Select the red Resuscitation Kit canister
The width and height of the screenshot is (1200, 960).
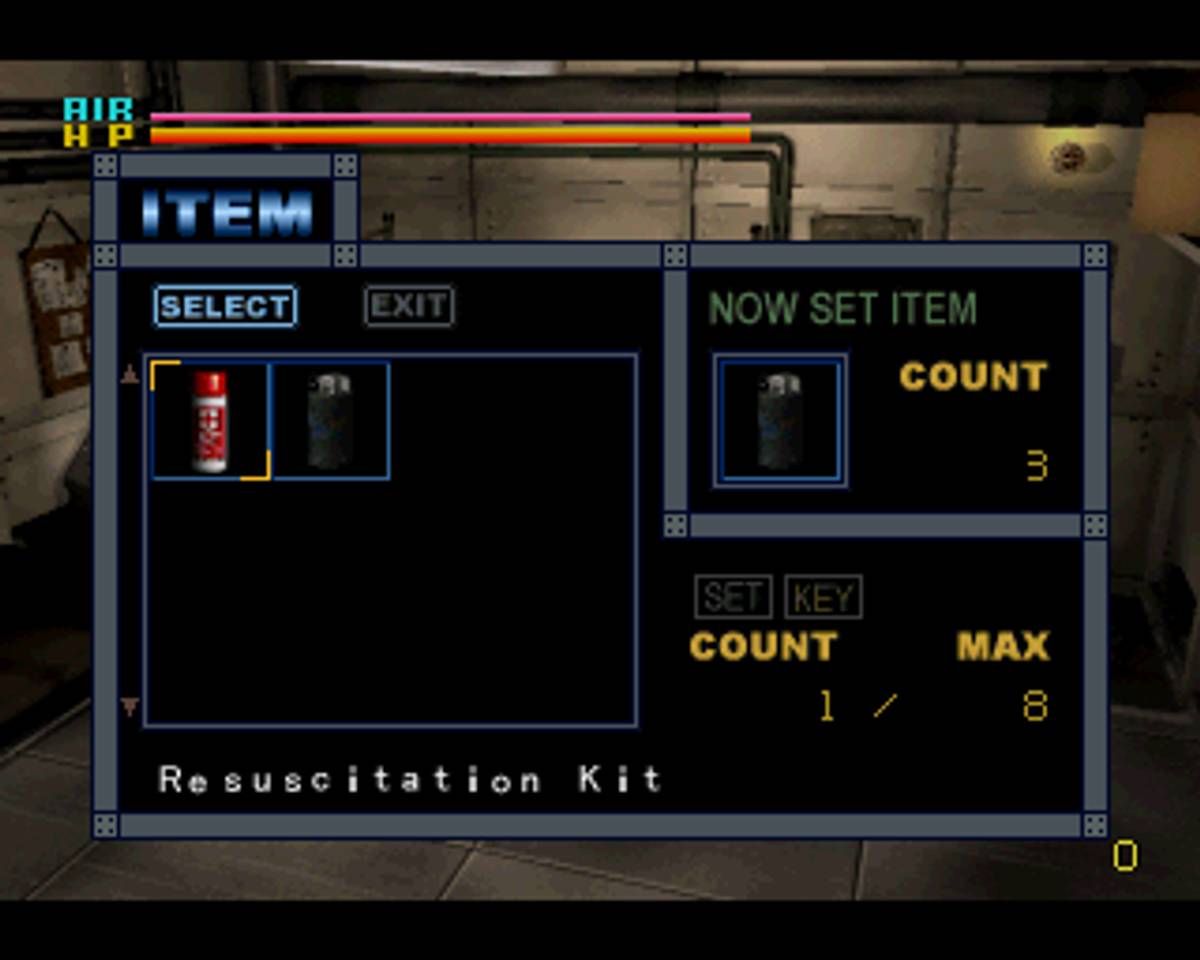[x=210, y=421]
